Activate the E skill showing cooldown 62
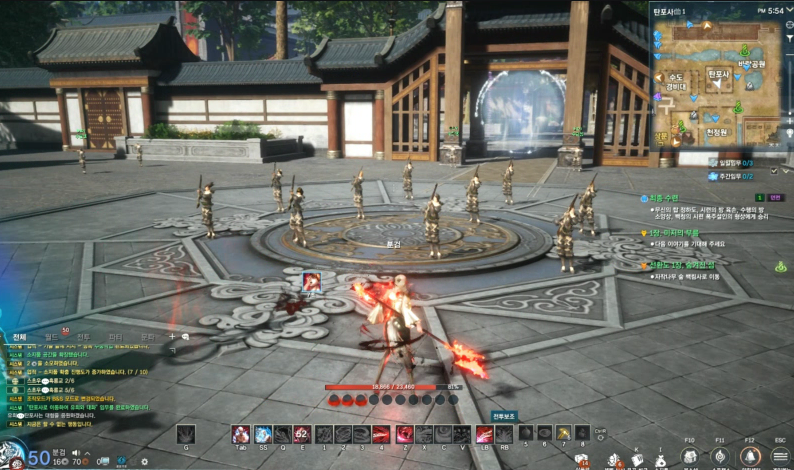The width and height of the screenshot is (794, 470). tap(301, 434)
